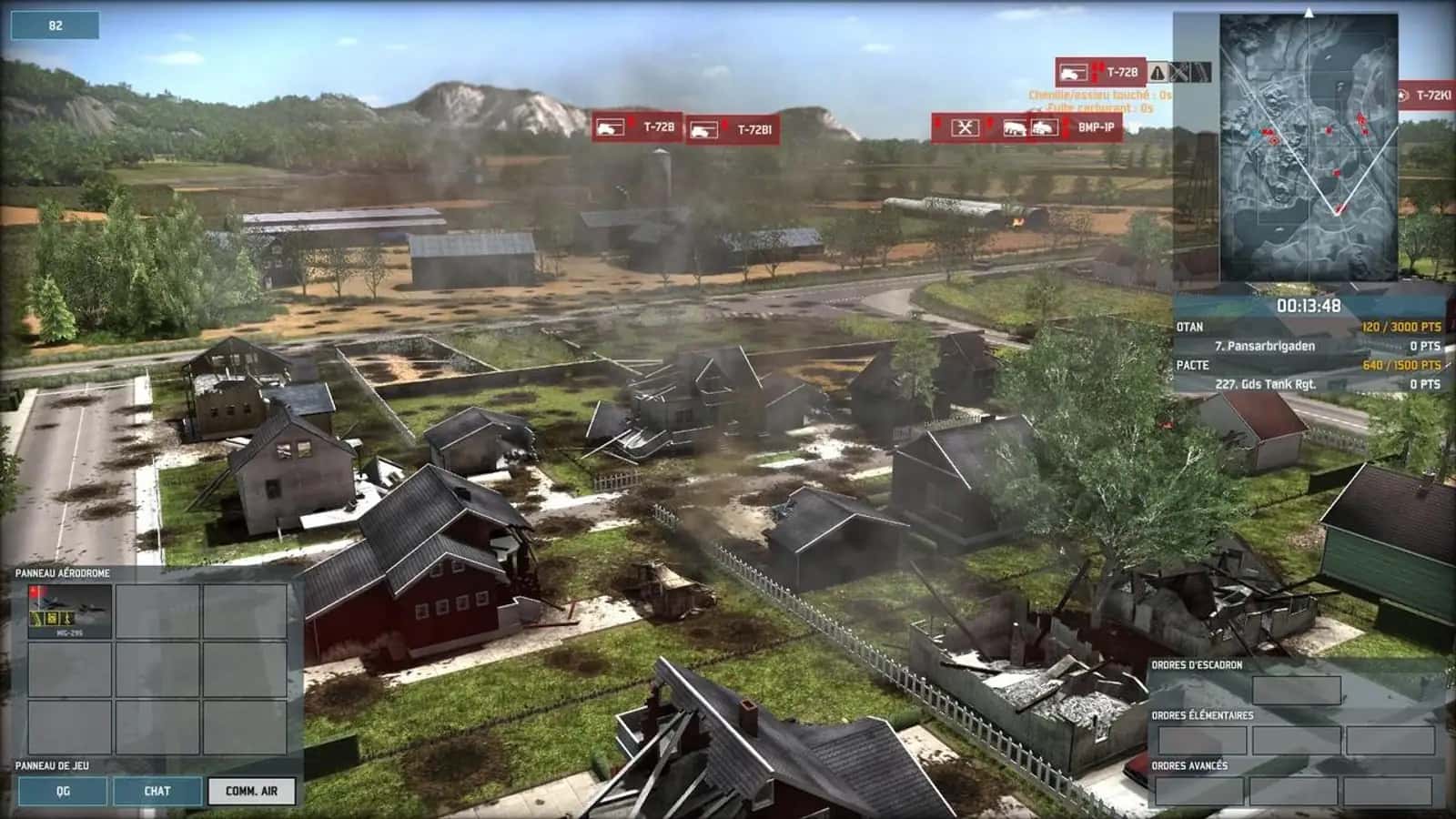
Task: Click the tank icon on the T-72B label
Action: (x=609, y=128)
